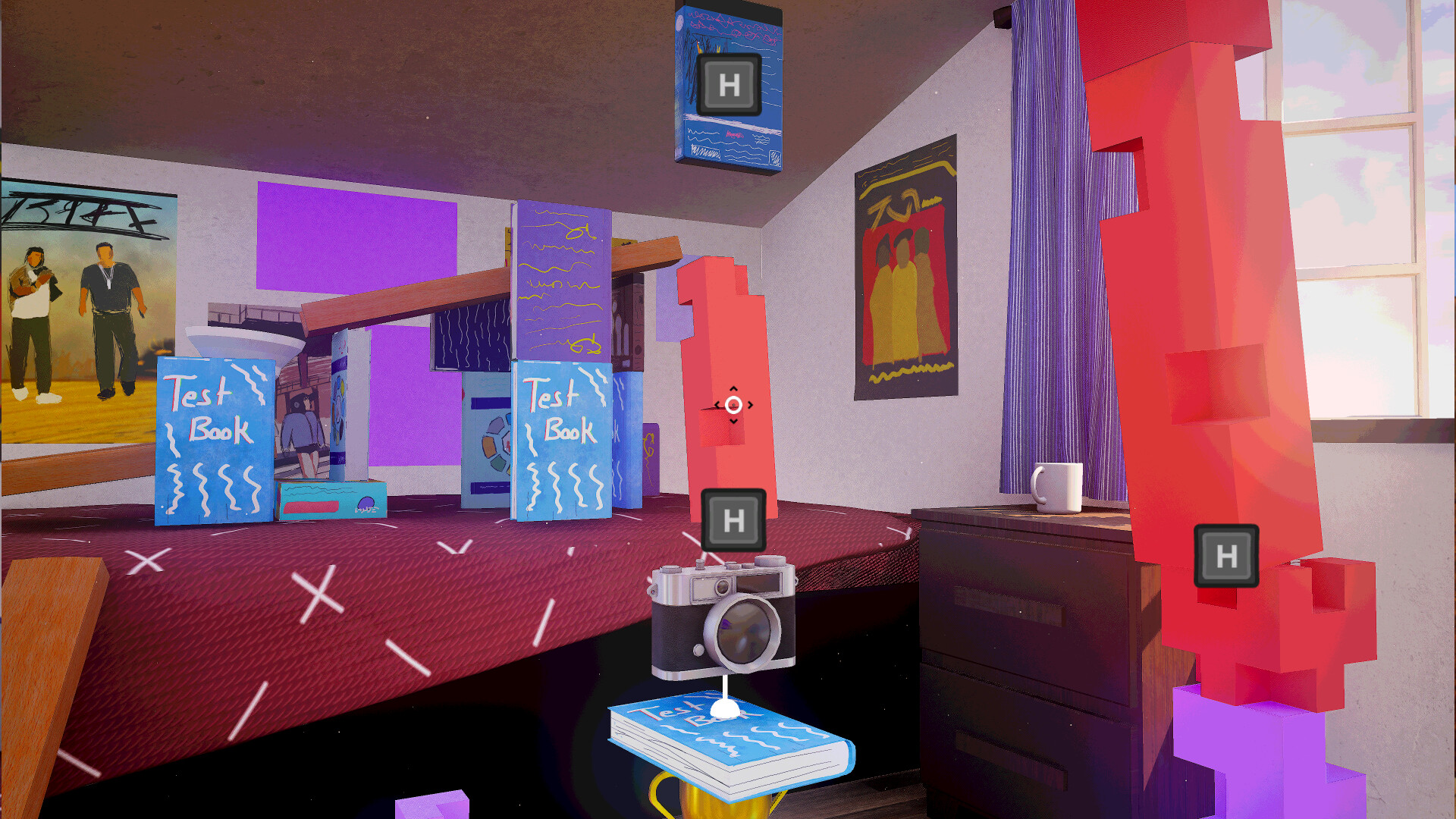Click the purple scribbled notebook stack
This screenshot has width=1456, height=819.
click(x=561, y=281)
